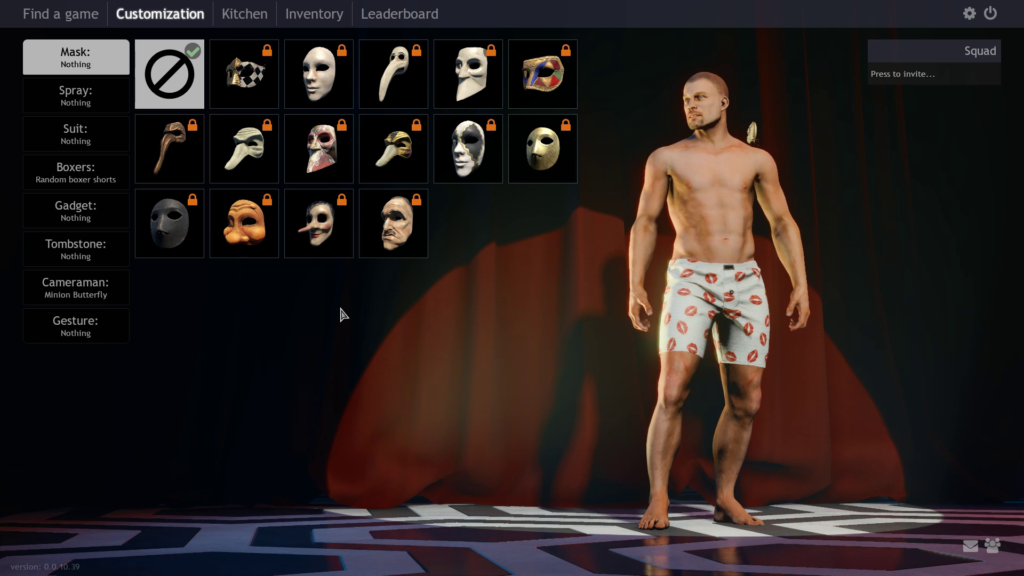Choose the orange big-nosed mask
Image resolution: width=1024 pixels, height=576 pixels.
(244, 224)
